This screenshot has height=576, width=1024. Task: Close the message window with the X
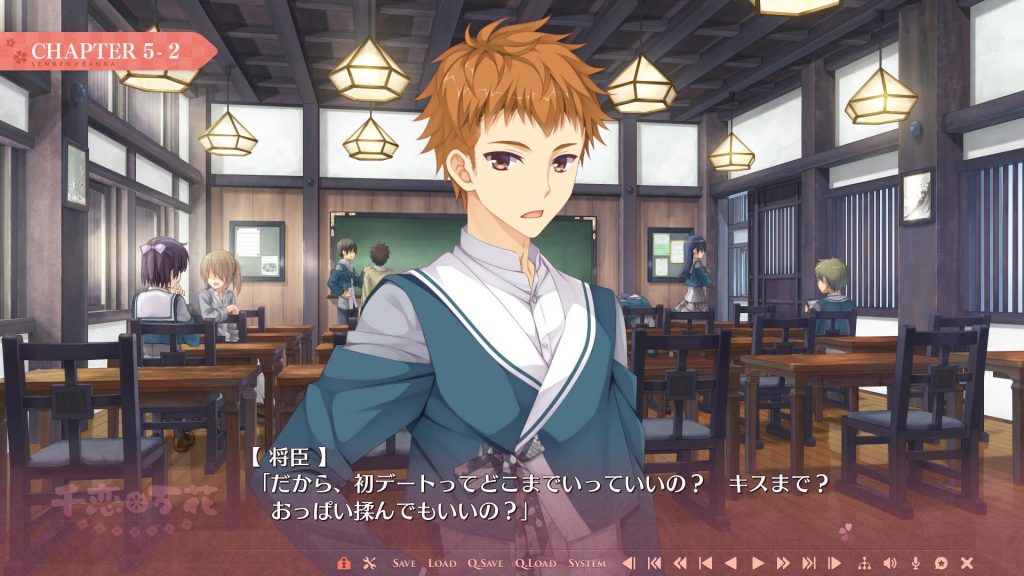[x=967, y=563]
